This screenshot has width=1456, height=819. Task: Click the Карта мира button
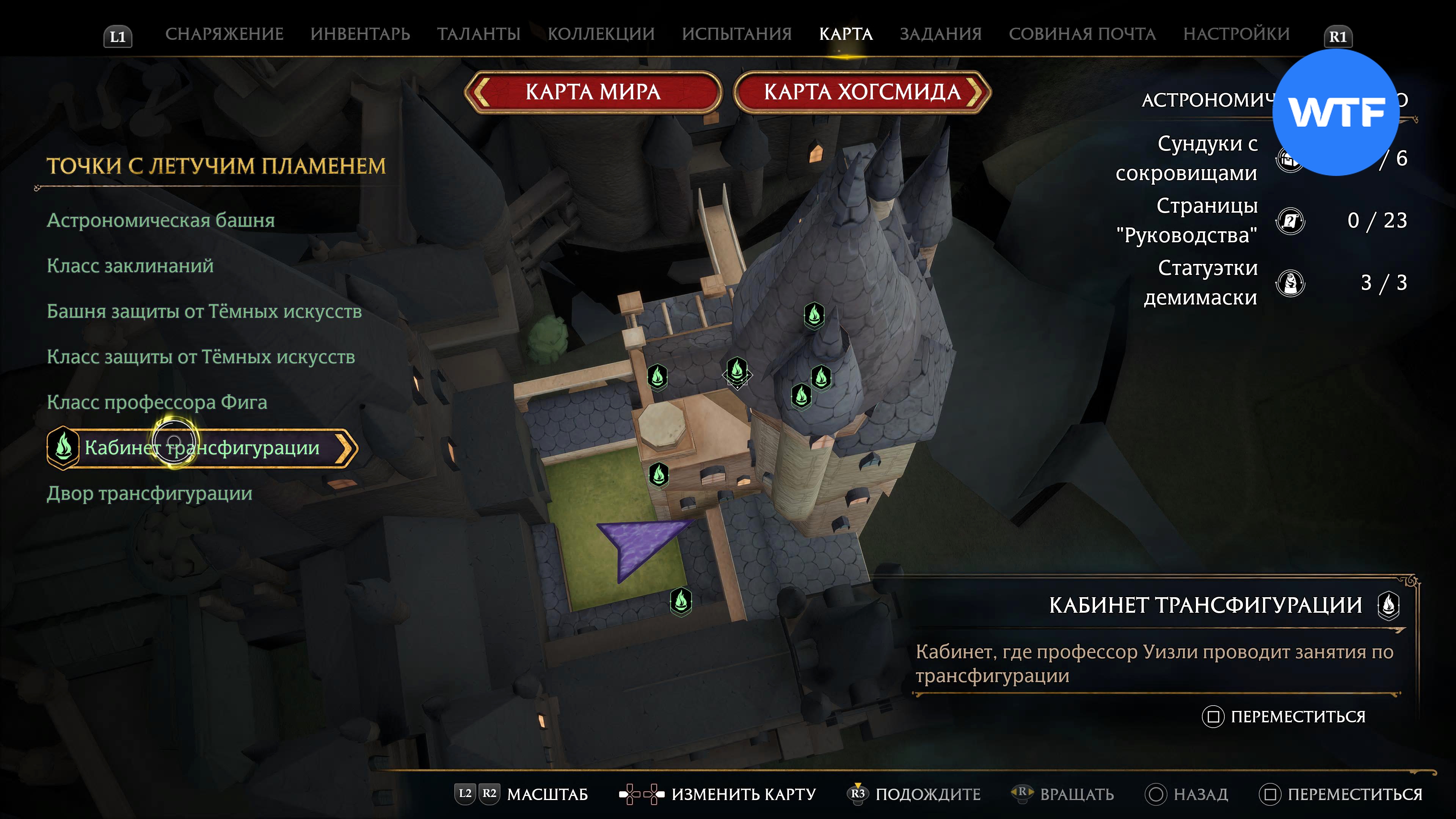click(x=593, y=91)
